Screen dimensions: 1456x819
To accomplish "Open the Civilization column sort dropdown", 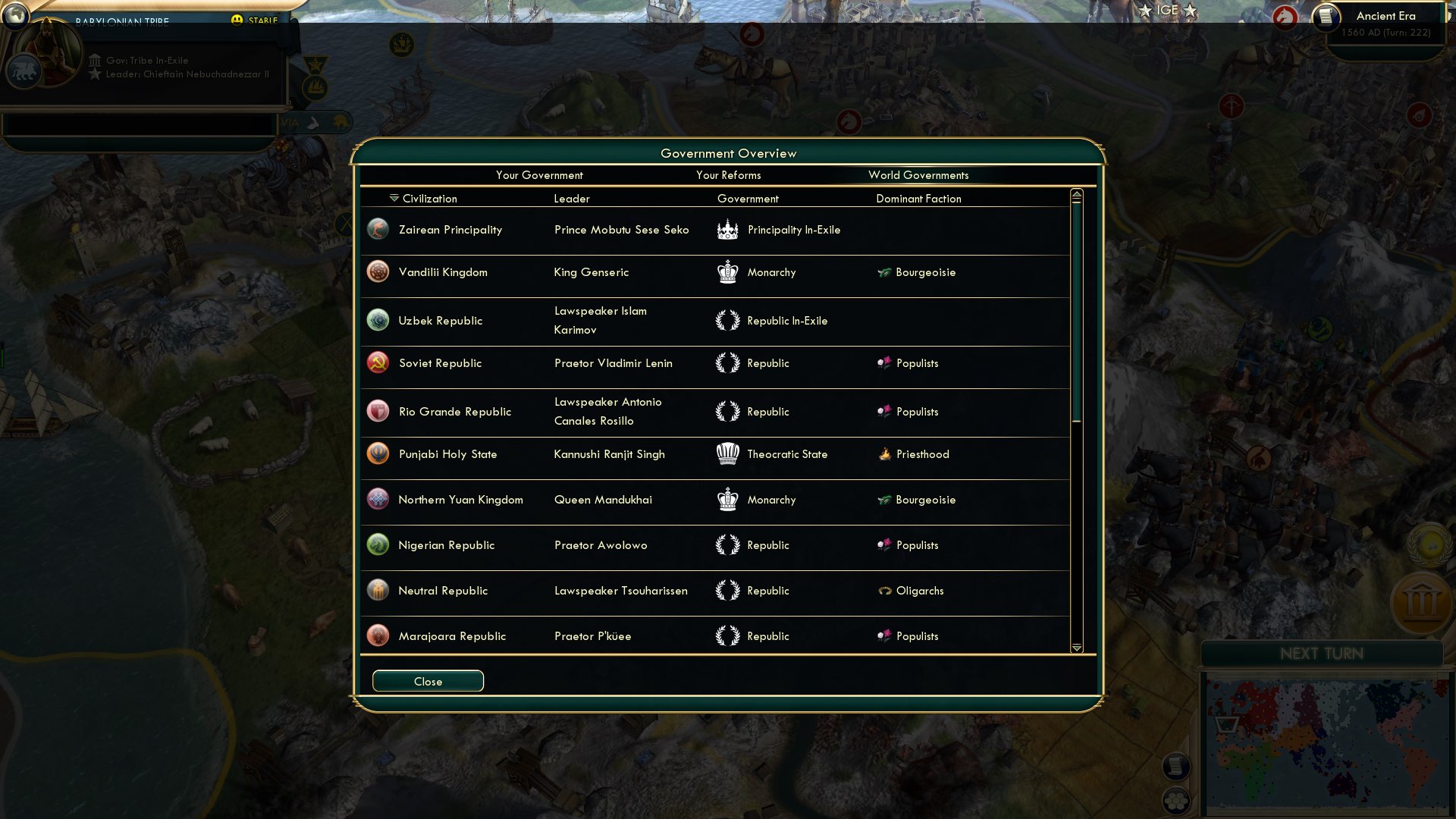I will click(x=392, y=198).
